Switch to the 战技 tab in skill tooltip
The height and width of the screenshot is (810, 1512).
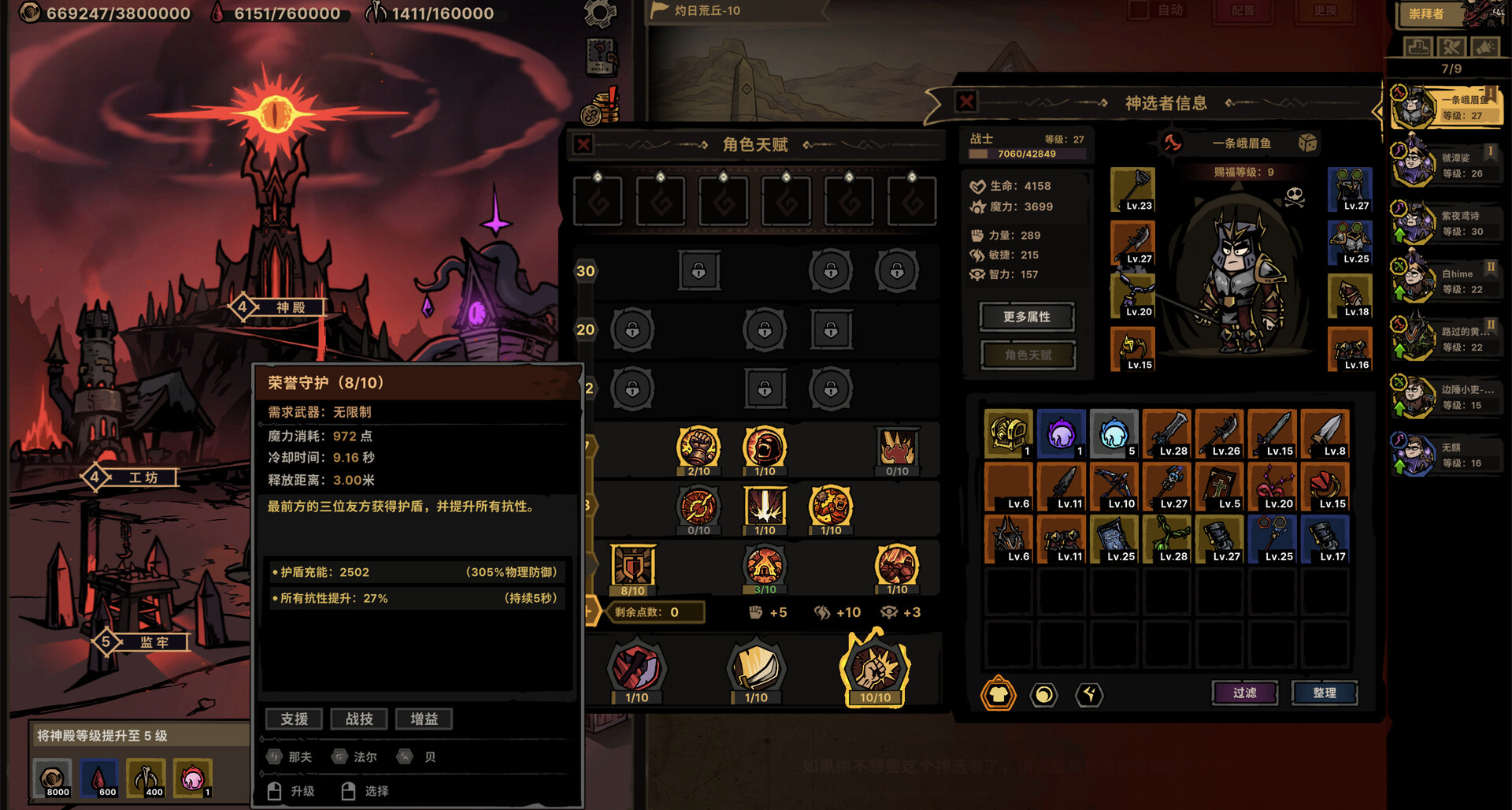359,718
